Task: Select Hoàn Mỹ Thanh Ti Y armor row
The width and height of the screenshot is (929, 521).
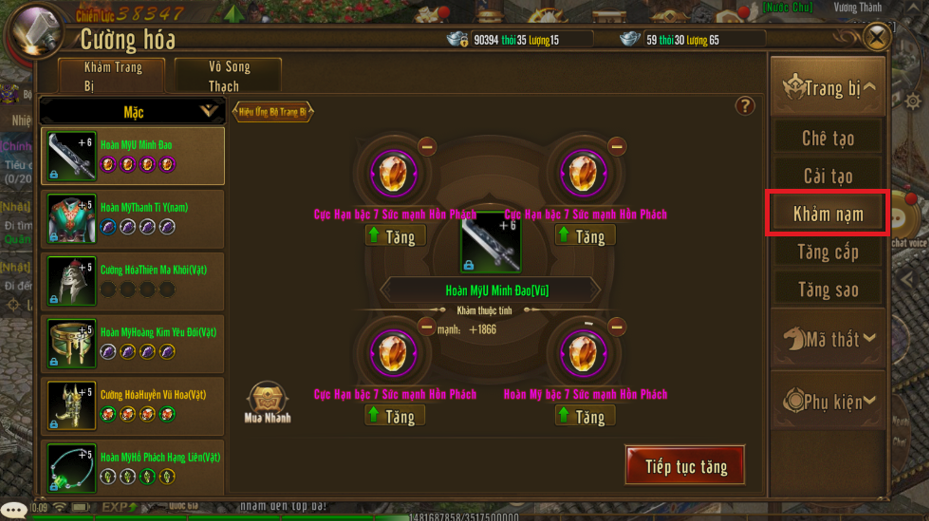Action: click(133, 218)
